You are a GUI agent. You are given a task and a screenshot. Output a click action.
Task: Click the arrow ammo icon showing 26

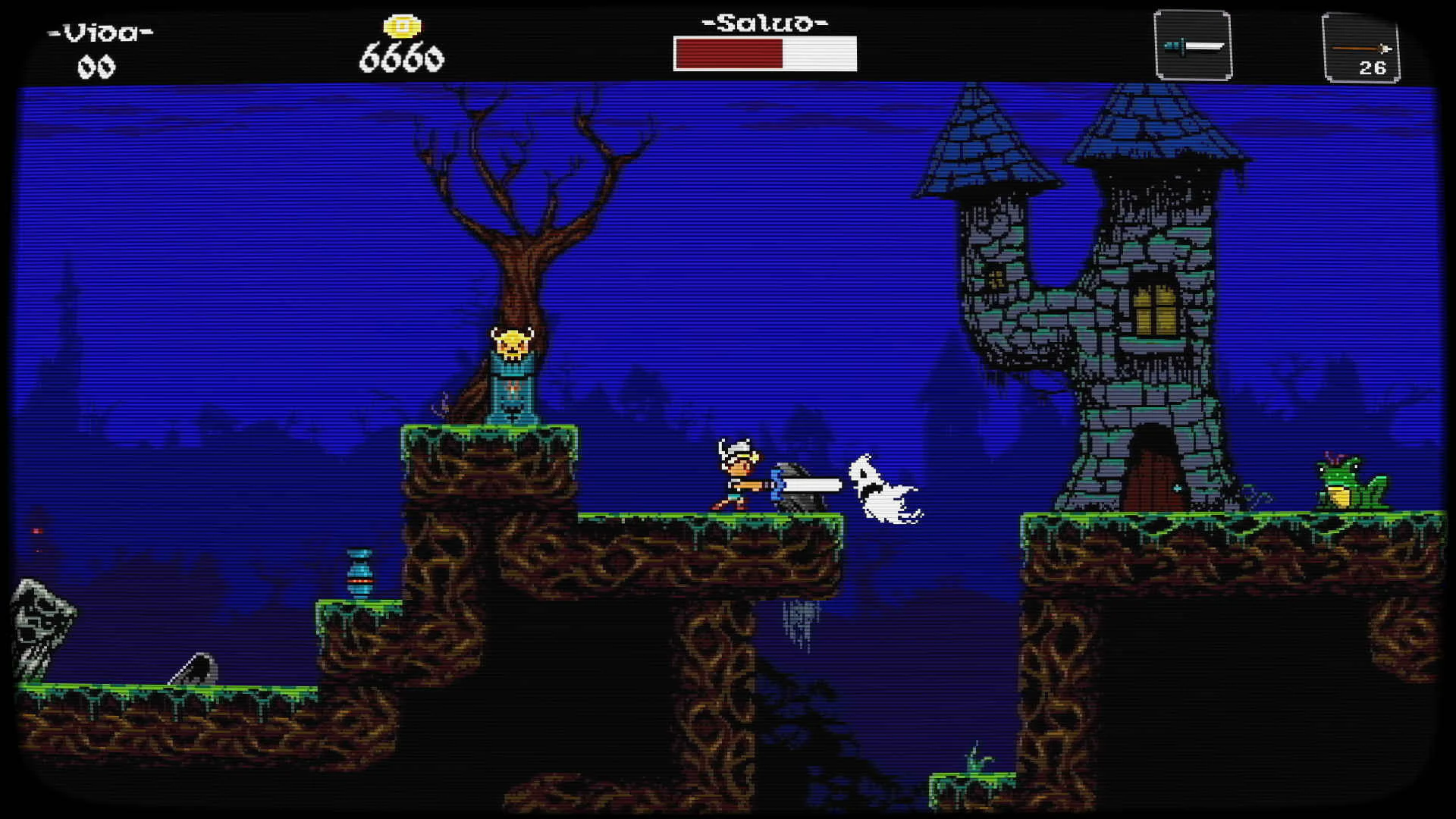1361,47
